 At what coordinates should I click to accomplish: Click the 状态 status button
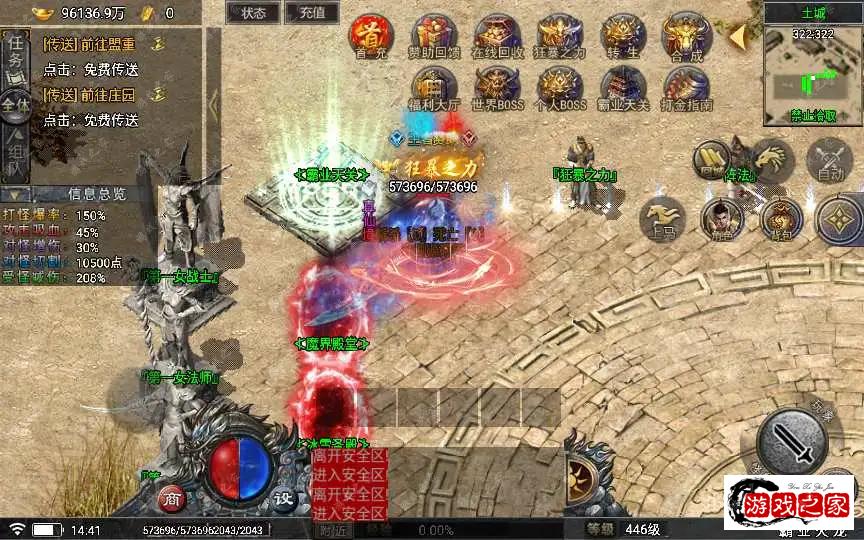(x=253, y=13)
